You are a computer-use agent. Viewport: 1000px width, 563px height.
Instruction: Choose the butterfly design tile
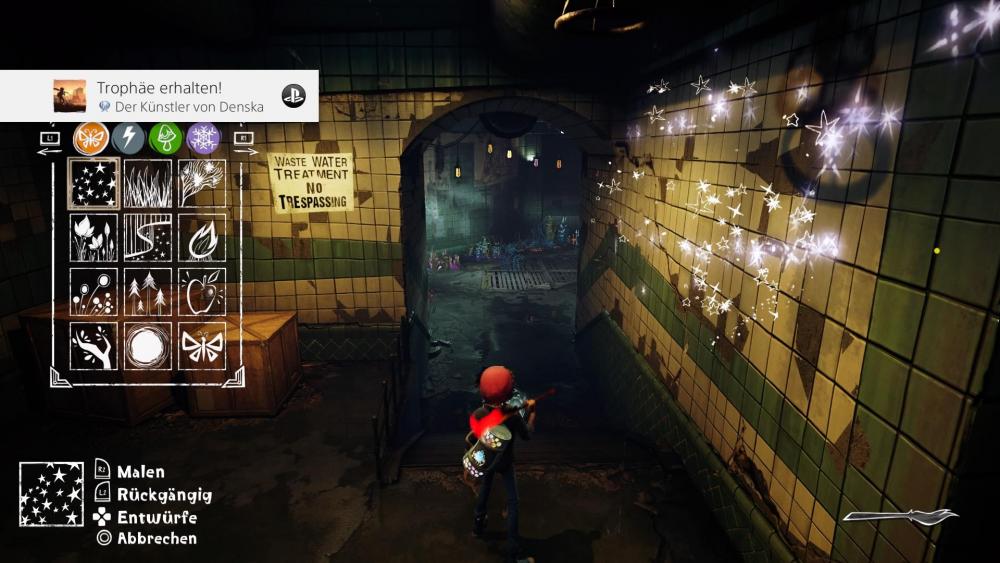(x=202, y=346)
